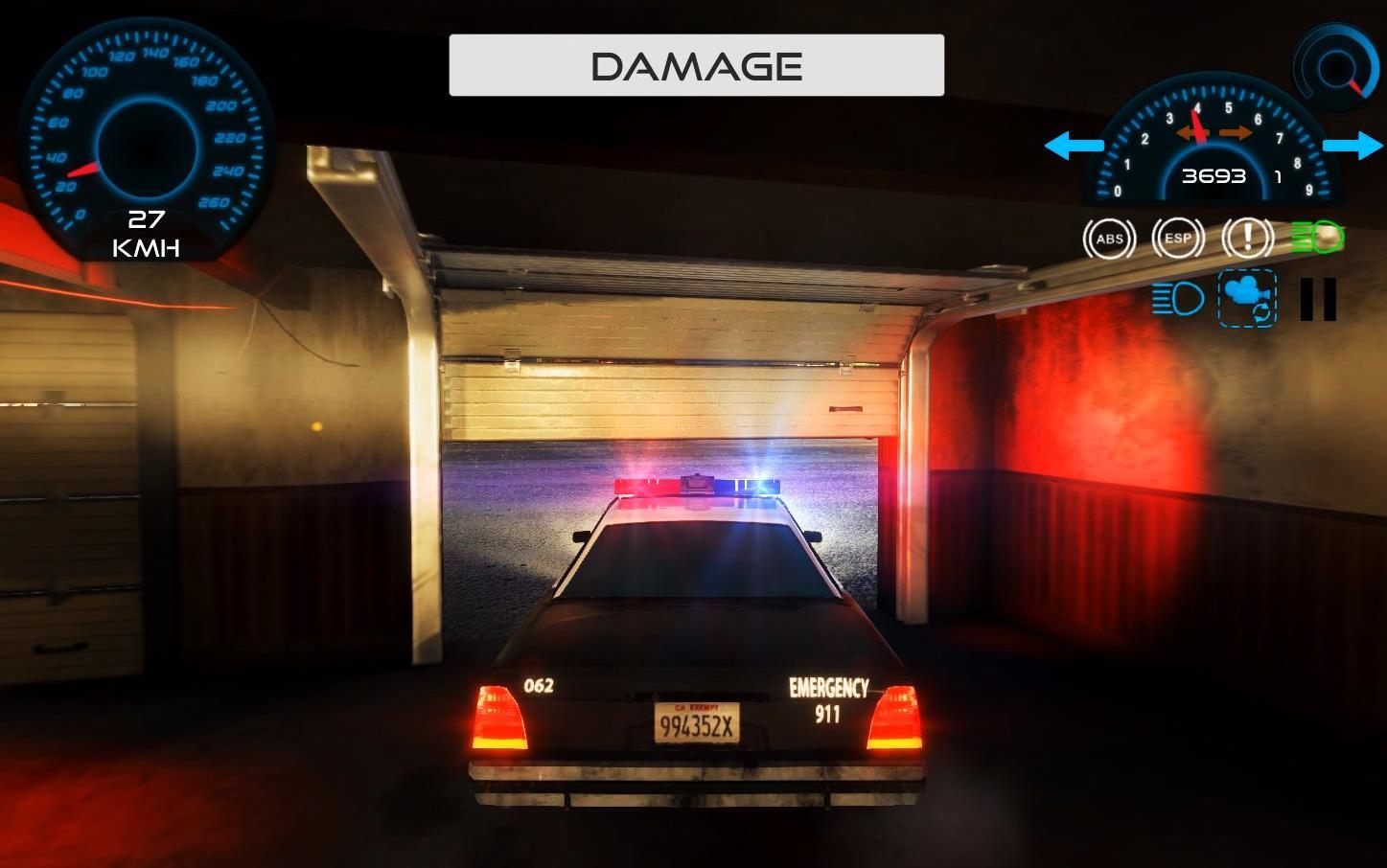Viewport: 1387px width, 868px height.
Task: Switch camera view with the camera icon
Action: [1247, 300]
